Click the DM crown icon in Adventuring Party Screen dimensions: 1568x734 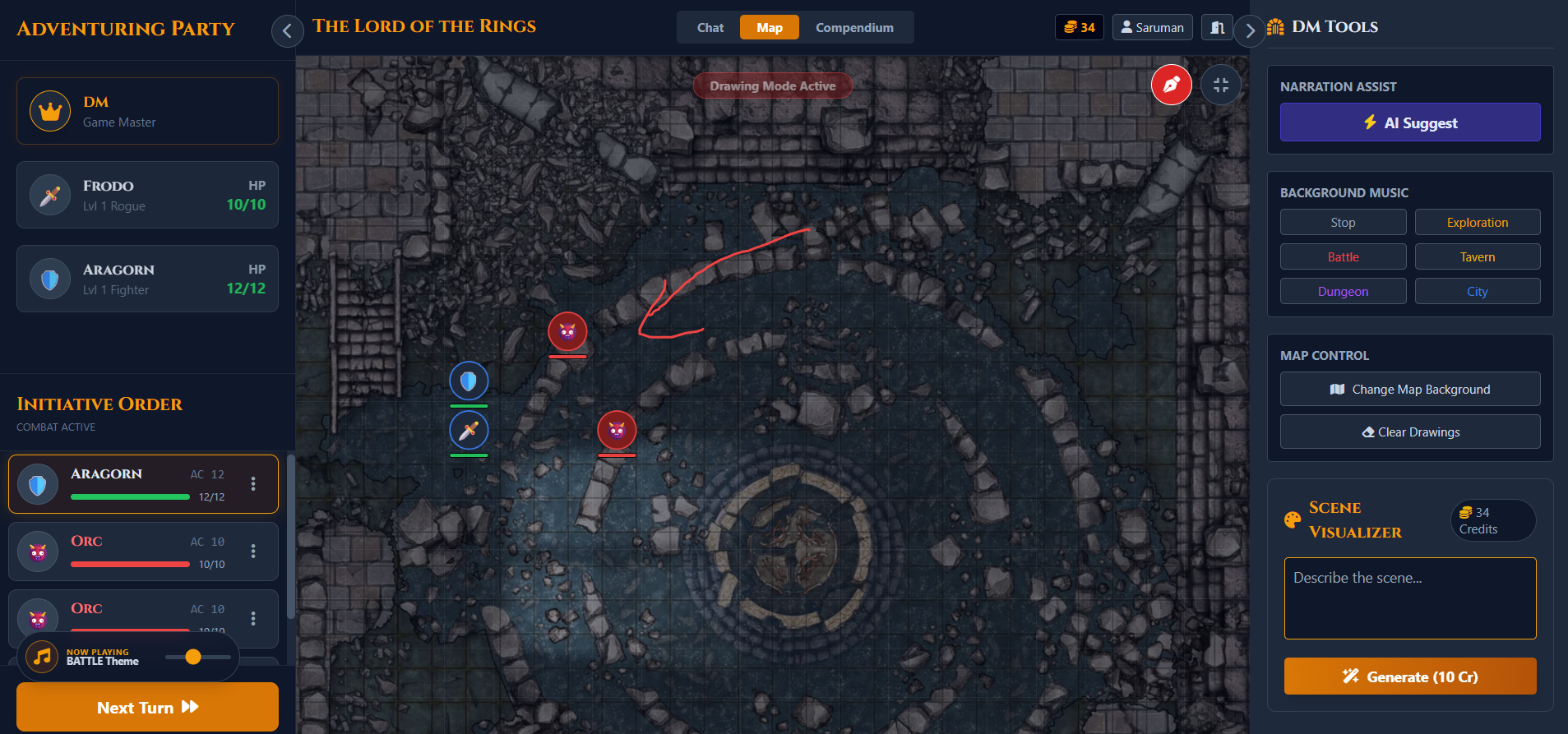click(x=49, y=110)
